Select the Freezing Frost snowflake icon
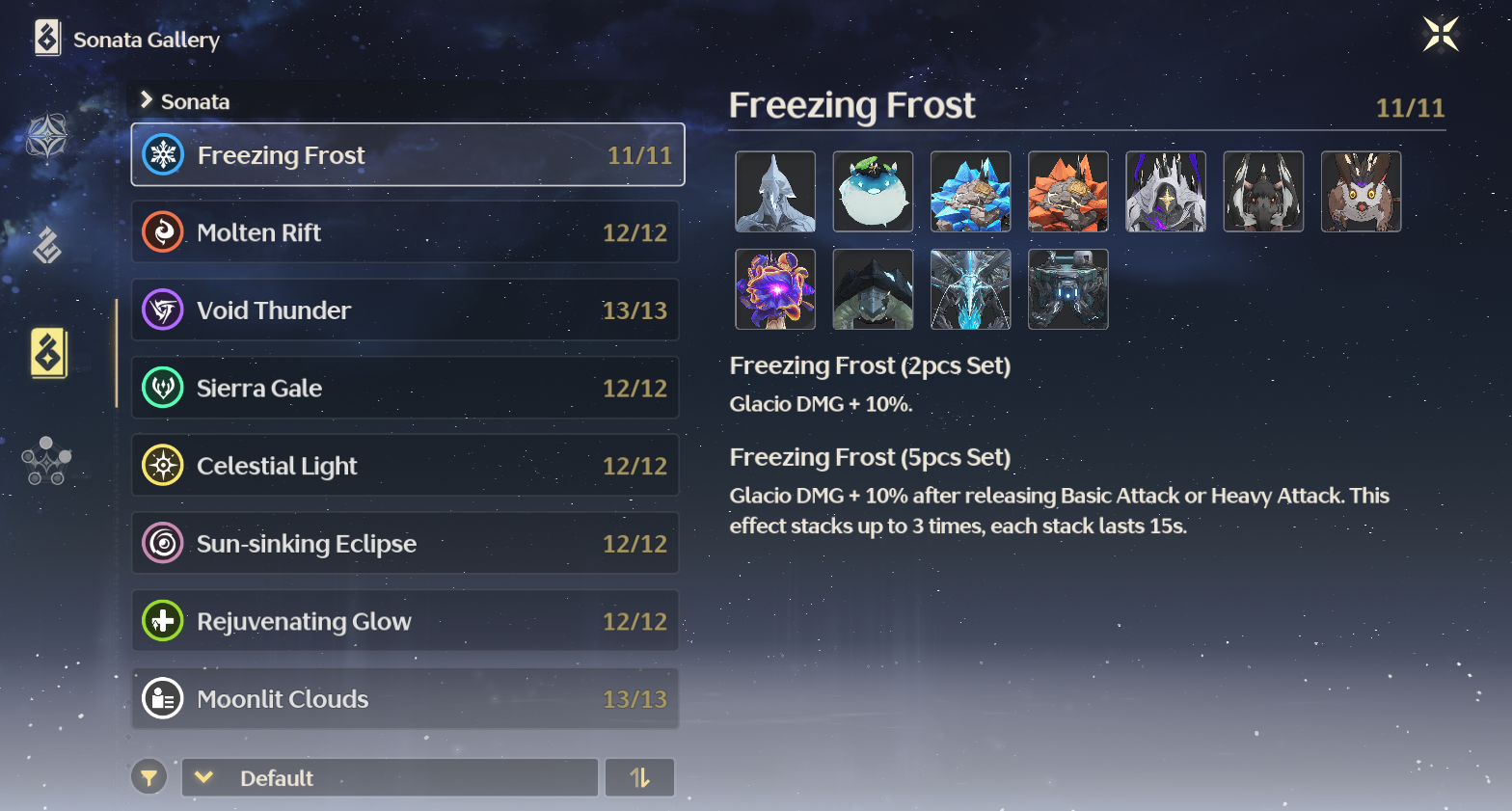 pyautogui.click(x=163, y=154)
